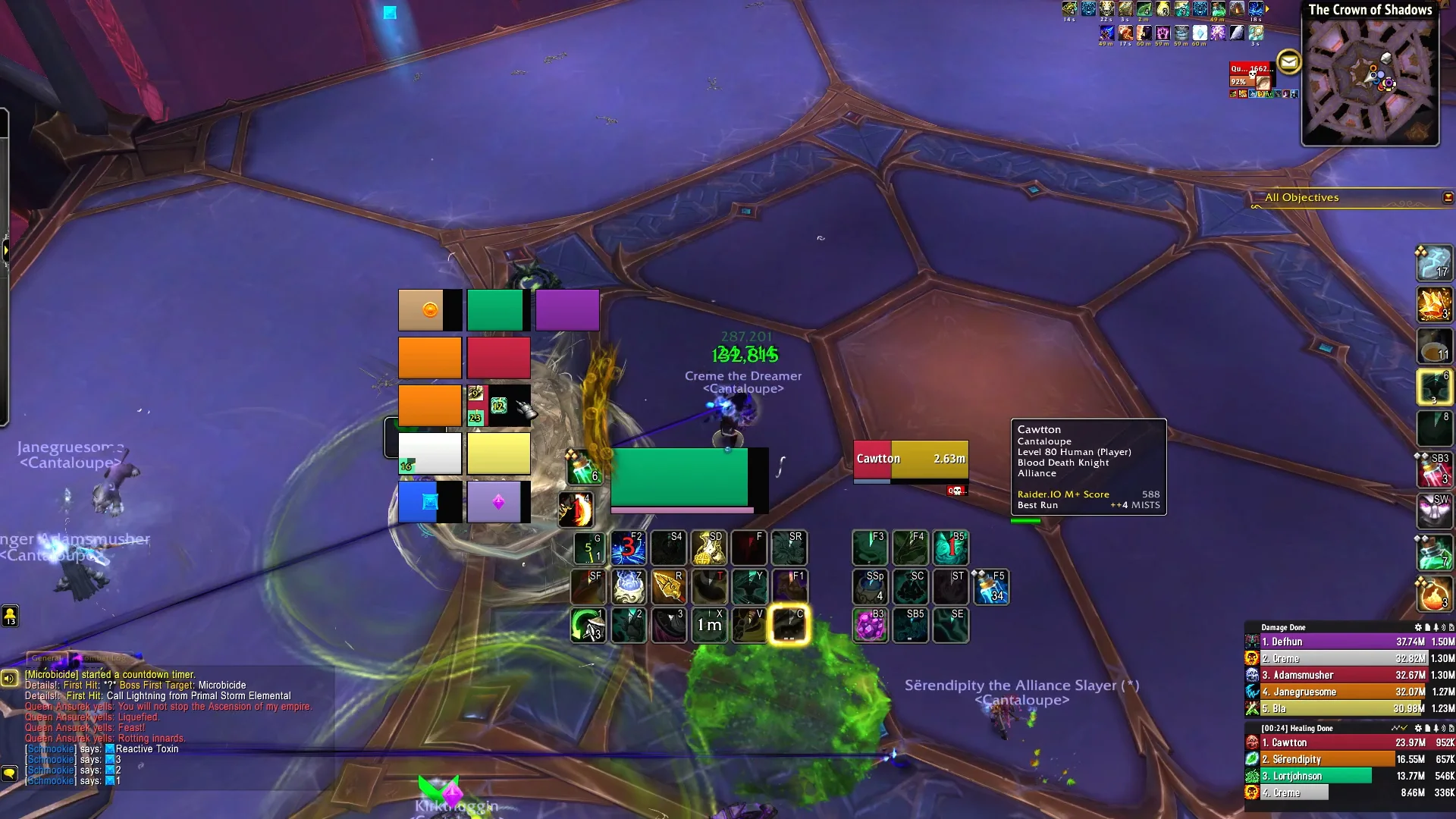Open Damage Done meter settings gear

point(1417,628)
